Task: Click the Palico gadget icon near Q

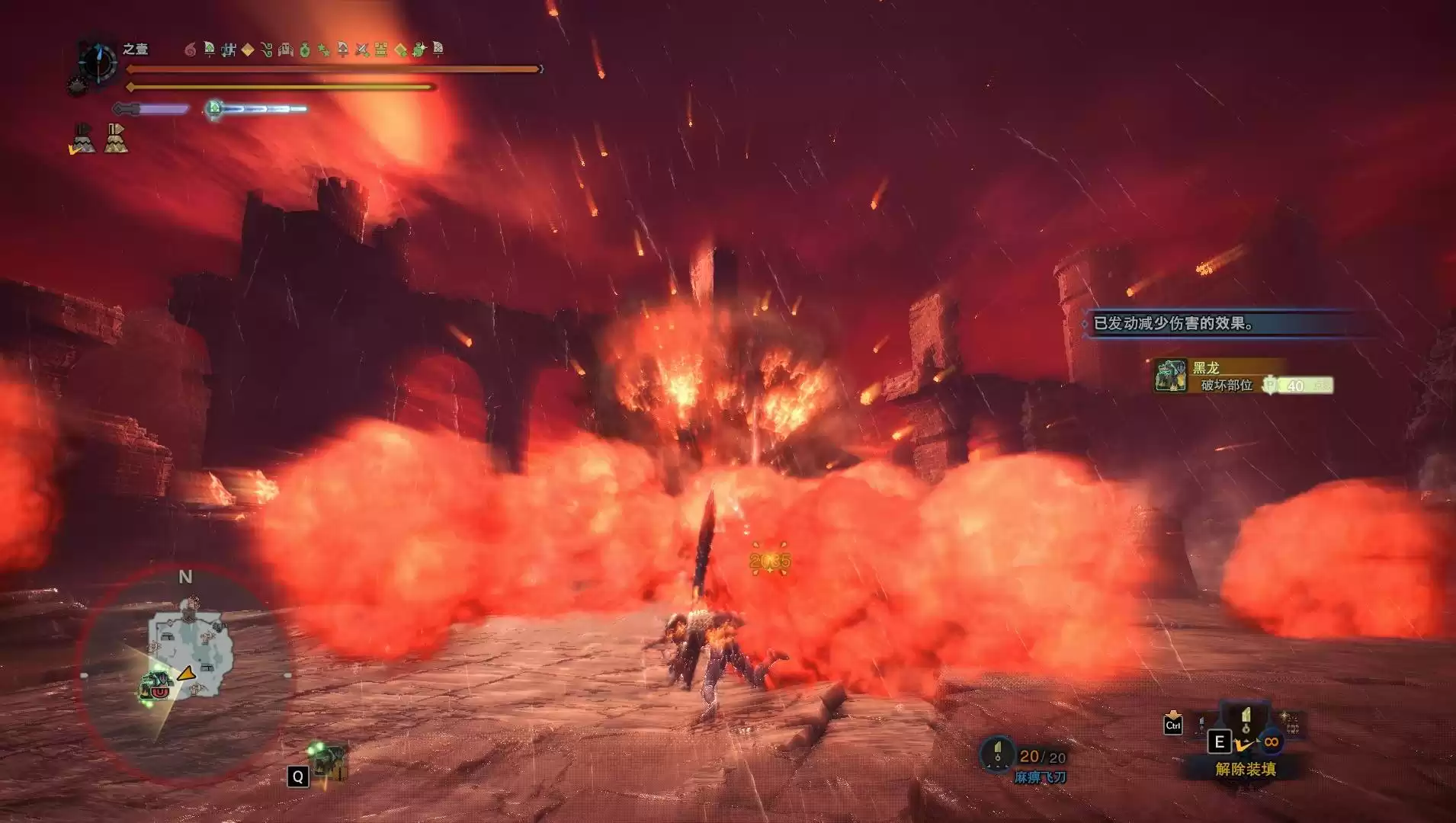Action: click(329, 758)
